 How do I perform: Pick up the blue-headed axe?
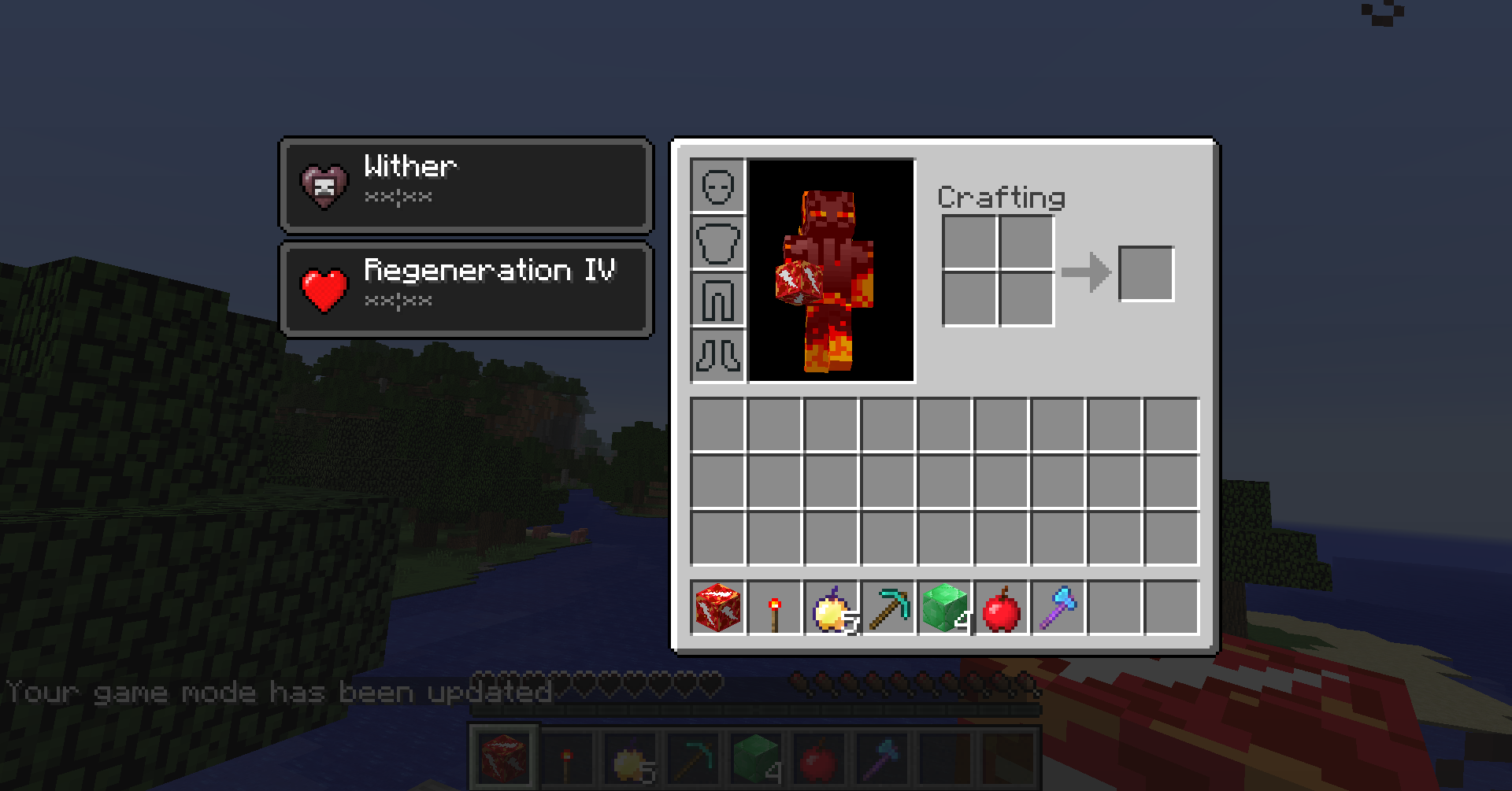(x=1058, y=608)
